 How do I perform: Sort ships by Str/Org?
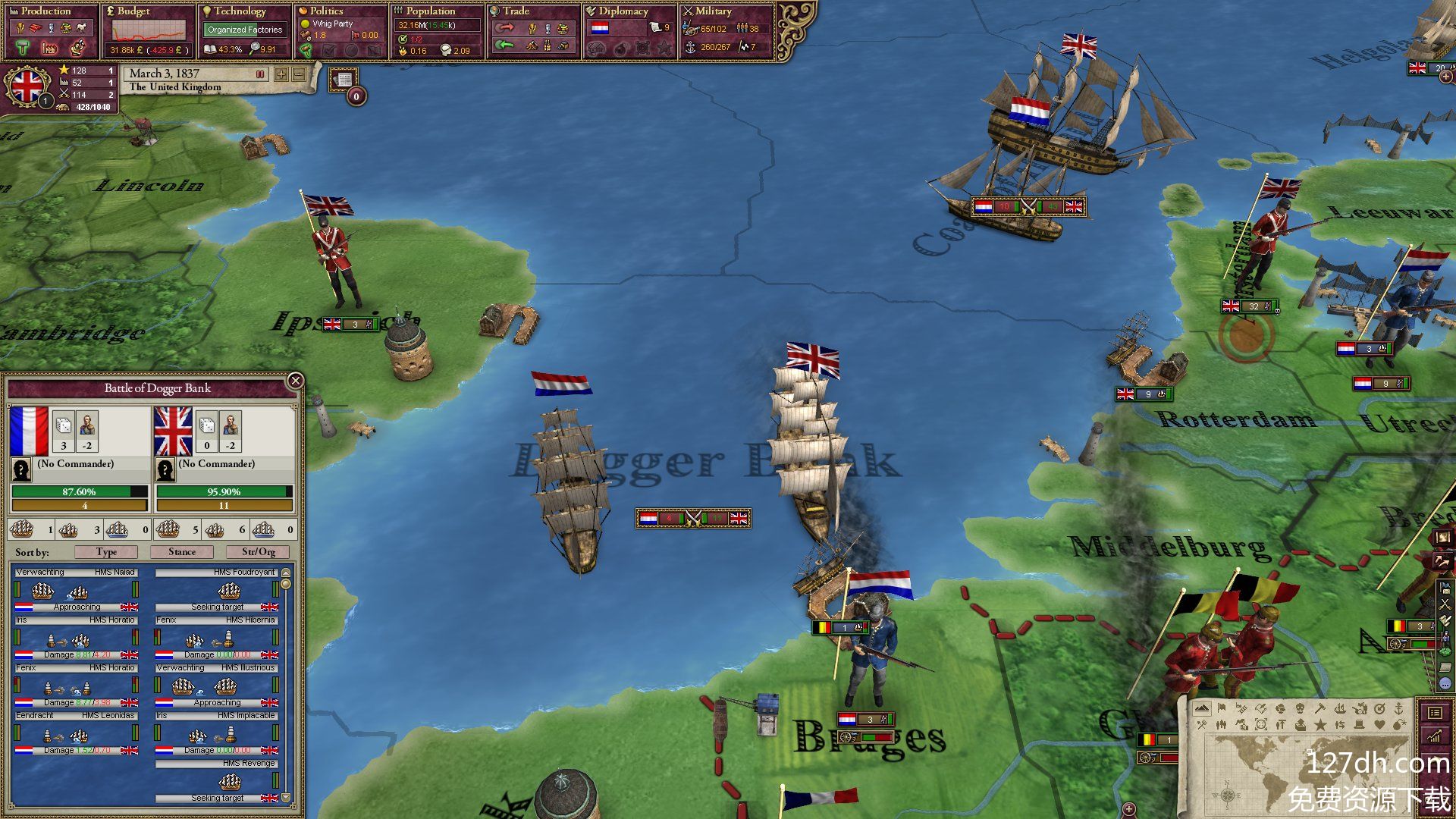[x=259, y=552]
